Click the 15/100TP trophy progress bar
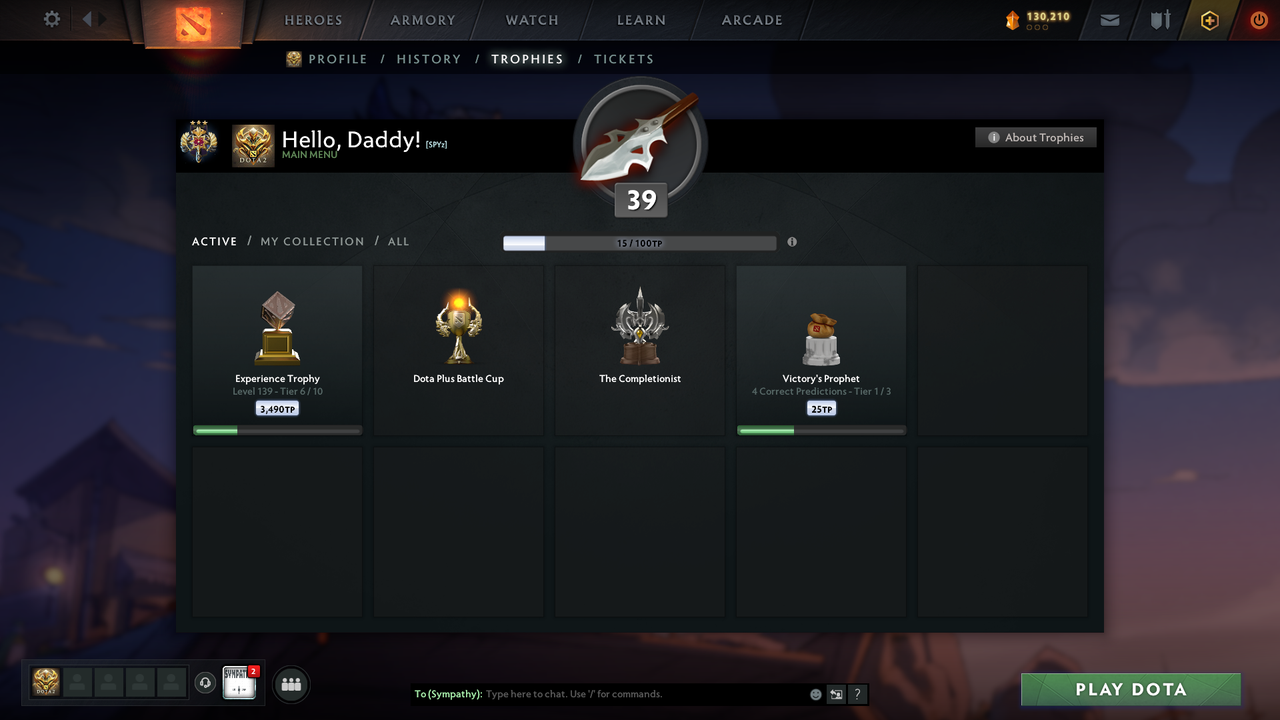This screenshot has height=720, width=1280. (x=639, y=242)
